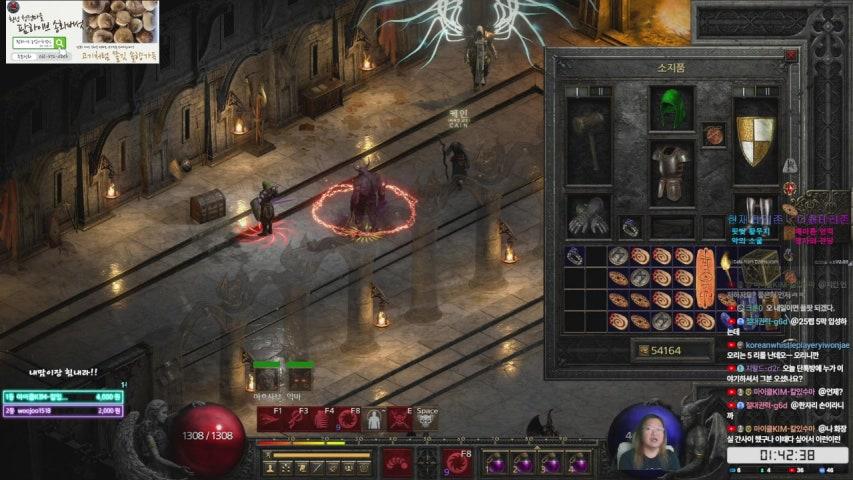Choose the ring beside the gloves
The height and width of the screenshot is (480, 853).
pyautogui.click(x=630, y=227)
